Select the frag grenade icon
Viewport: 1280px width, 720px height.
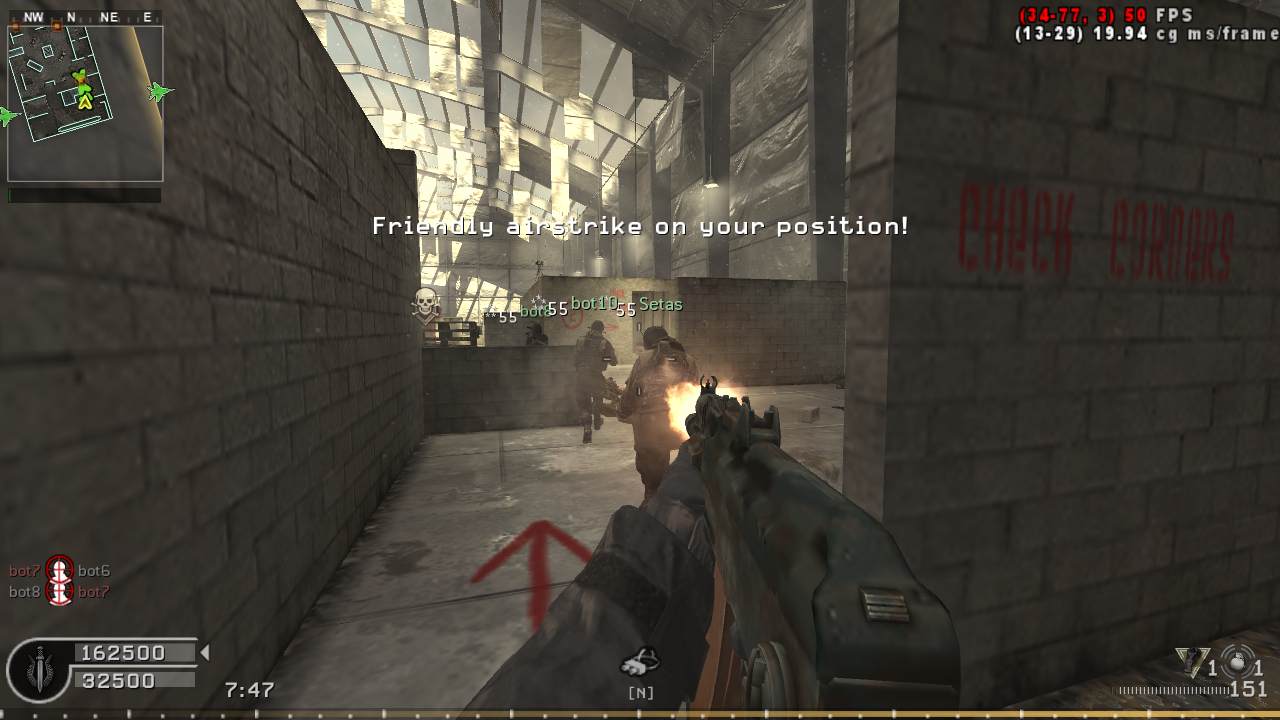[x=1238, y=661]
